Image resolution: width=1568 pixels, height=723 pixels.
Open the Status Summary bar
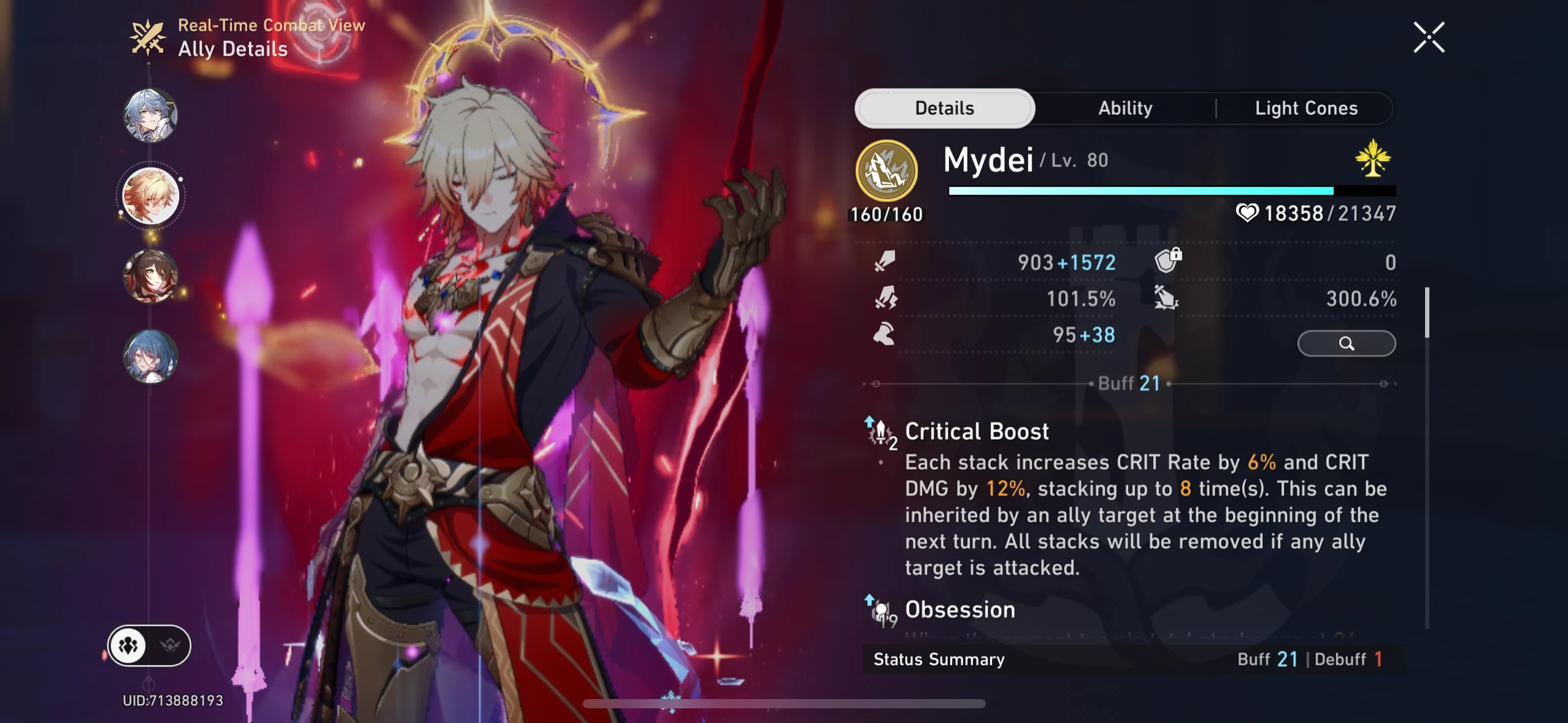pyautogui.click(x=939, y=659)
